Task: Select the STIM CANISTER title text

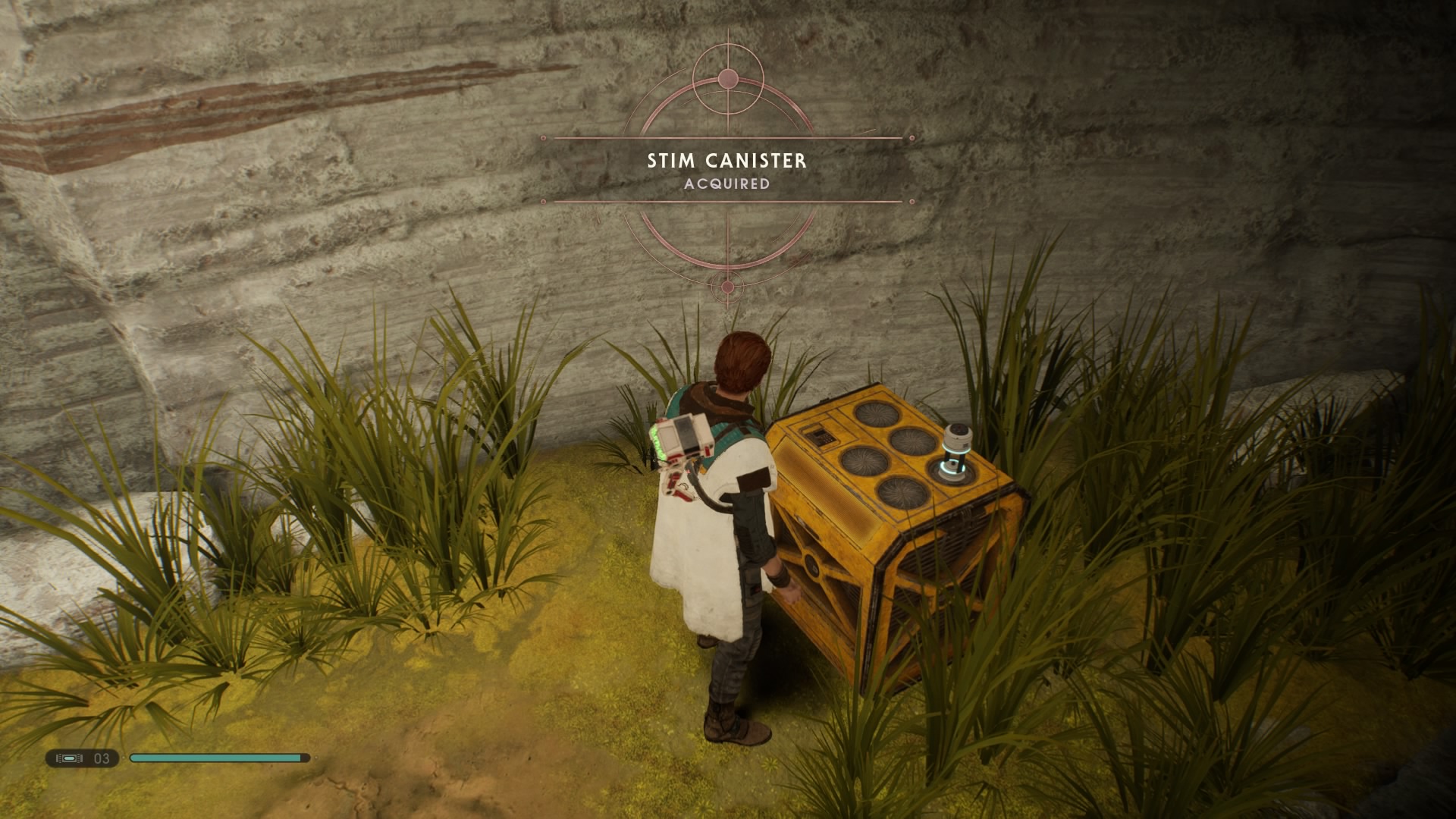Action: (726, 160)
